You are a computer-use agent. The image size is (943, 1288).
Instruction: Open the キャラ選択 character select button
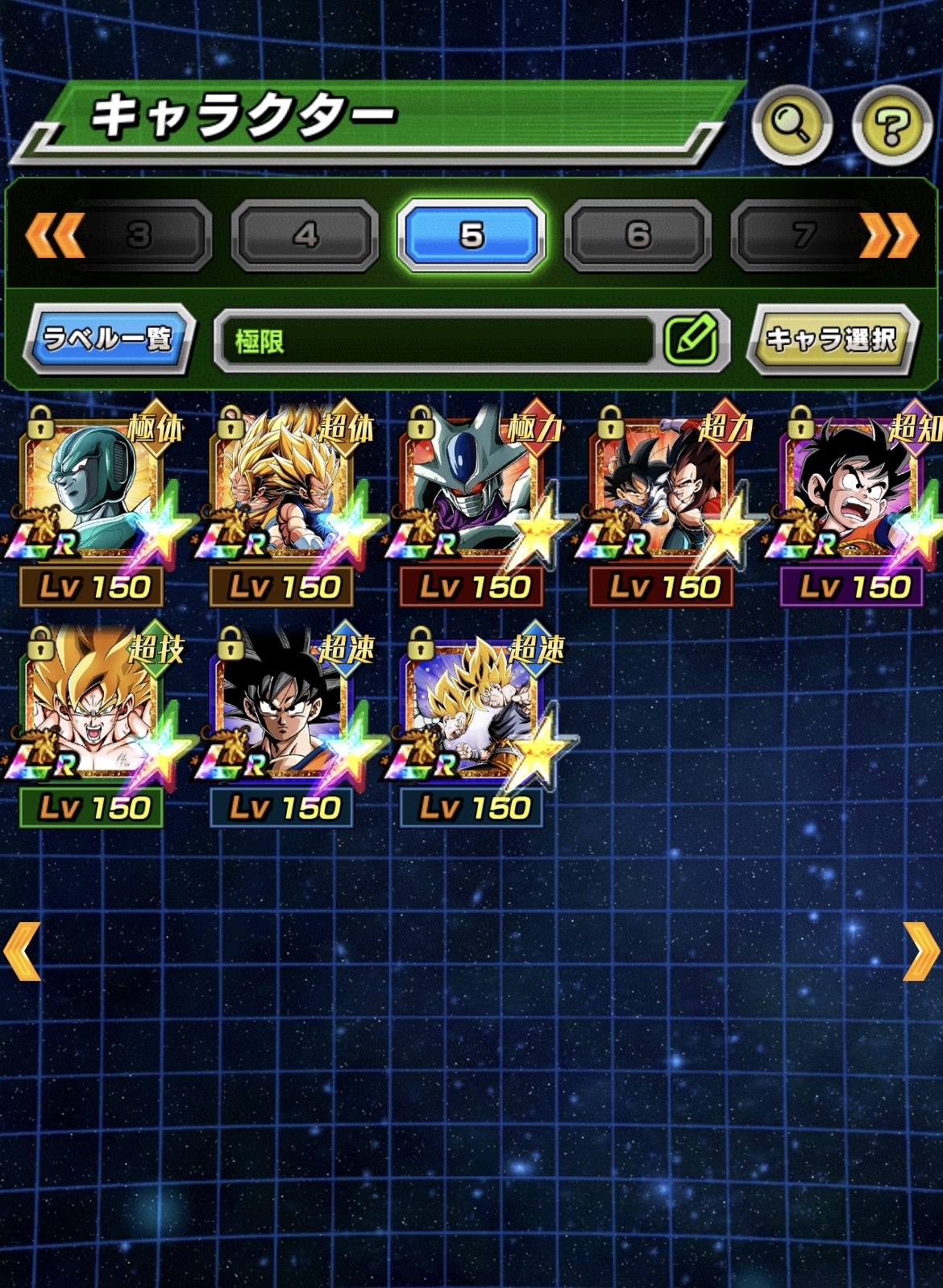[x=832, y=339]
